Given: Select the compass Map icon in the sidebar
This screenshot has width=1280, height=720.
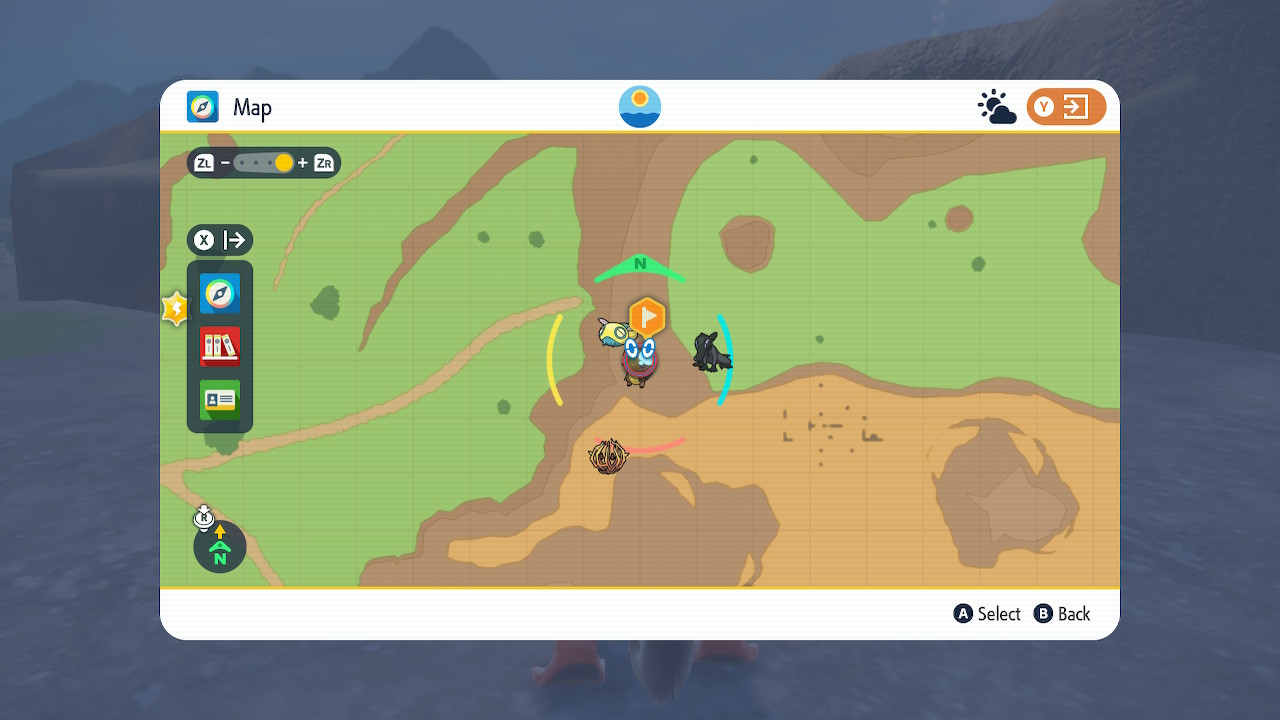Looking at the screenshot, I should [x=219, y=293].
